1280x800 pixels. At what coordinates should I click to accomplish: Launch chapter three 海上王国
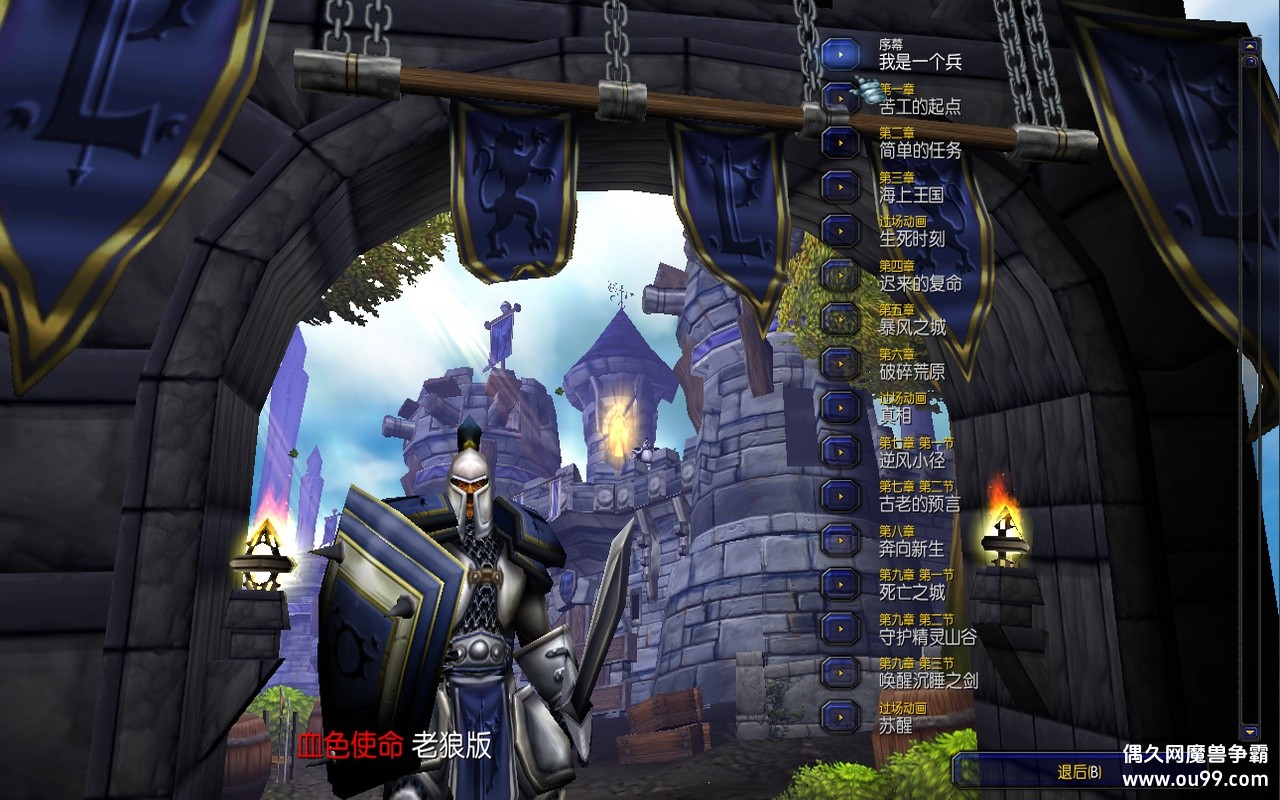click(x=841, y=186)
